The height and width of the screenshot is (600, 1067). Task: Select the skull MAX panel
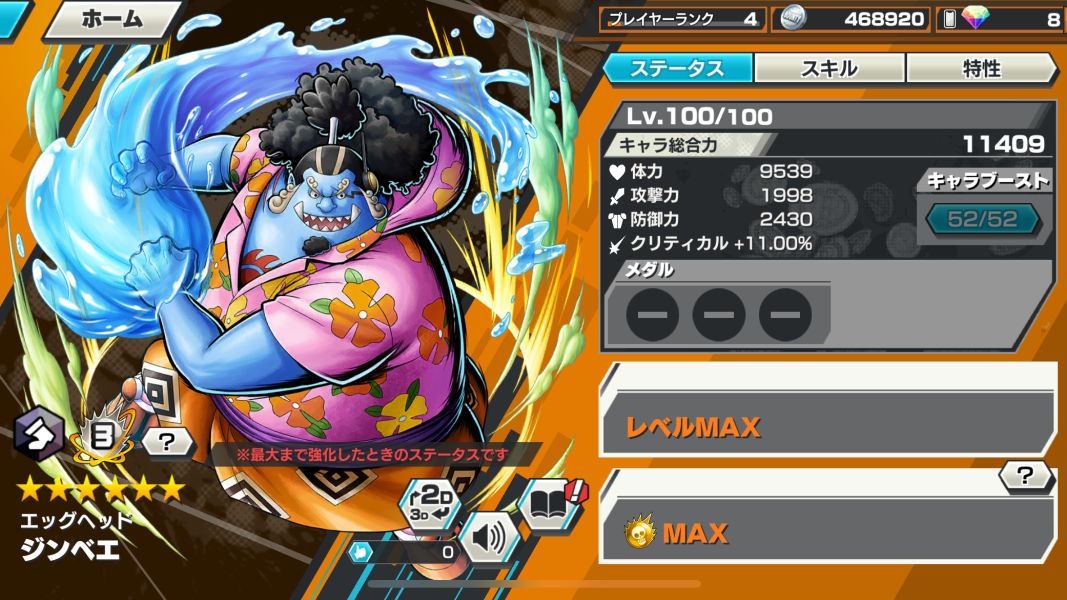coord(827,533)
